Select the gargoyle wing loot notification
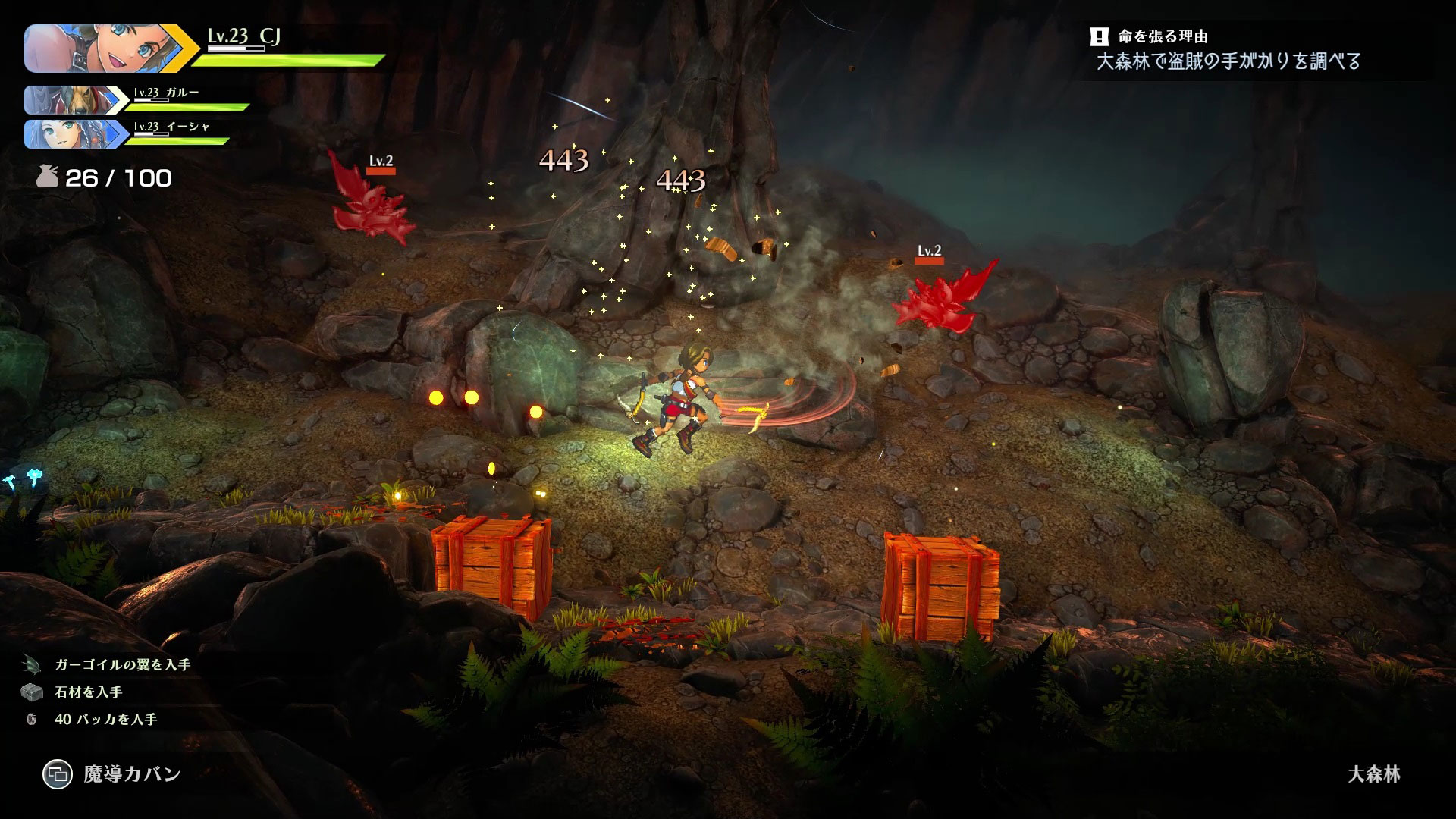 coord(122,664)
